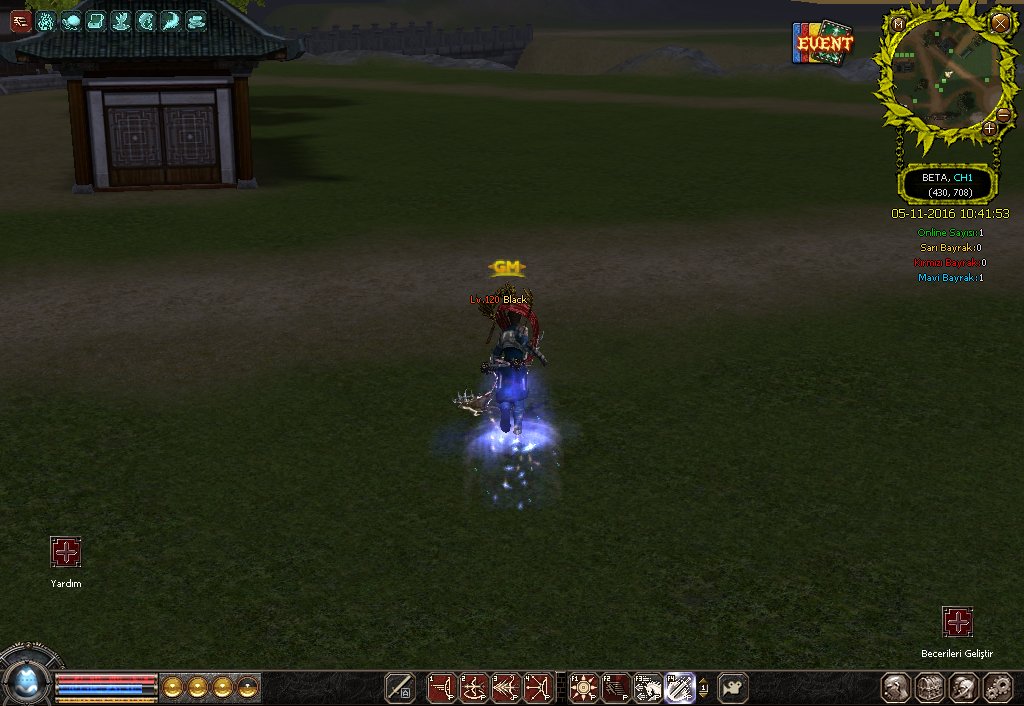Open Becerileri Geliştir skill upgrade icon
This screenshot has width=1024, height=706.
pos(957,622)
